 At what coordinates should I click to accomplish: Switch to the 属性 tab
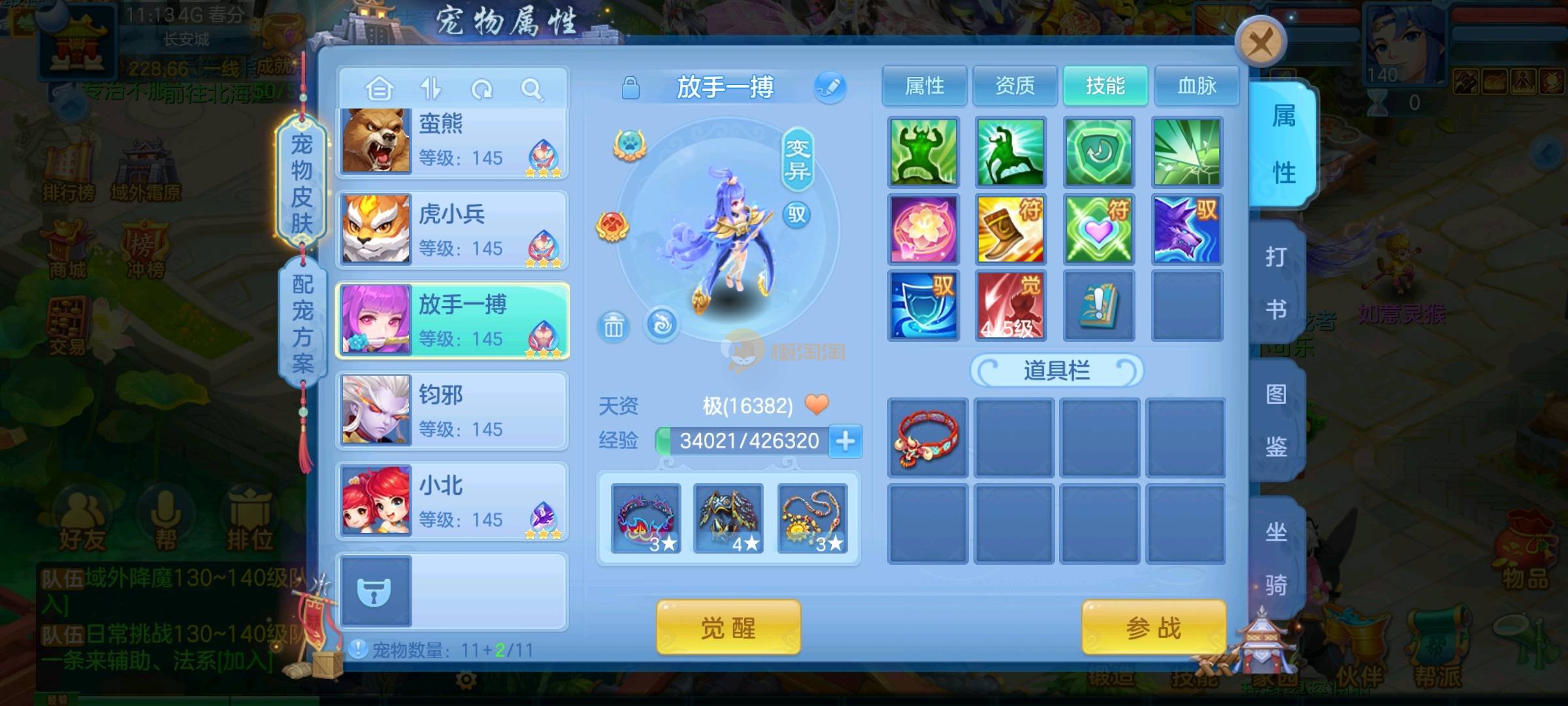click(x=924, y=86)
